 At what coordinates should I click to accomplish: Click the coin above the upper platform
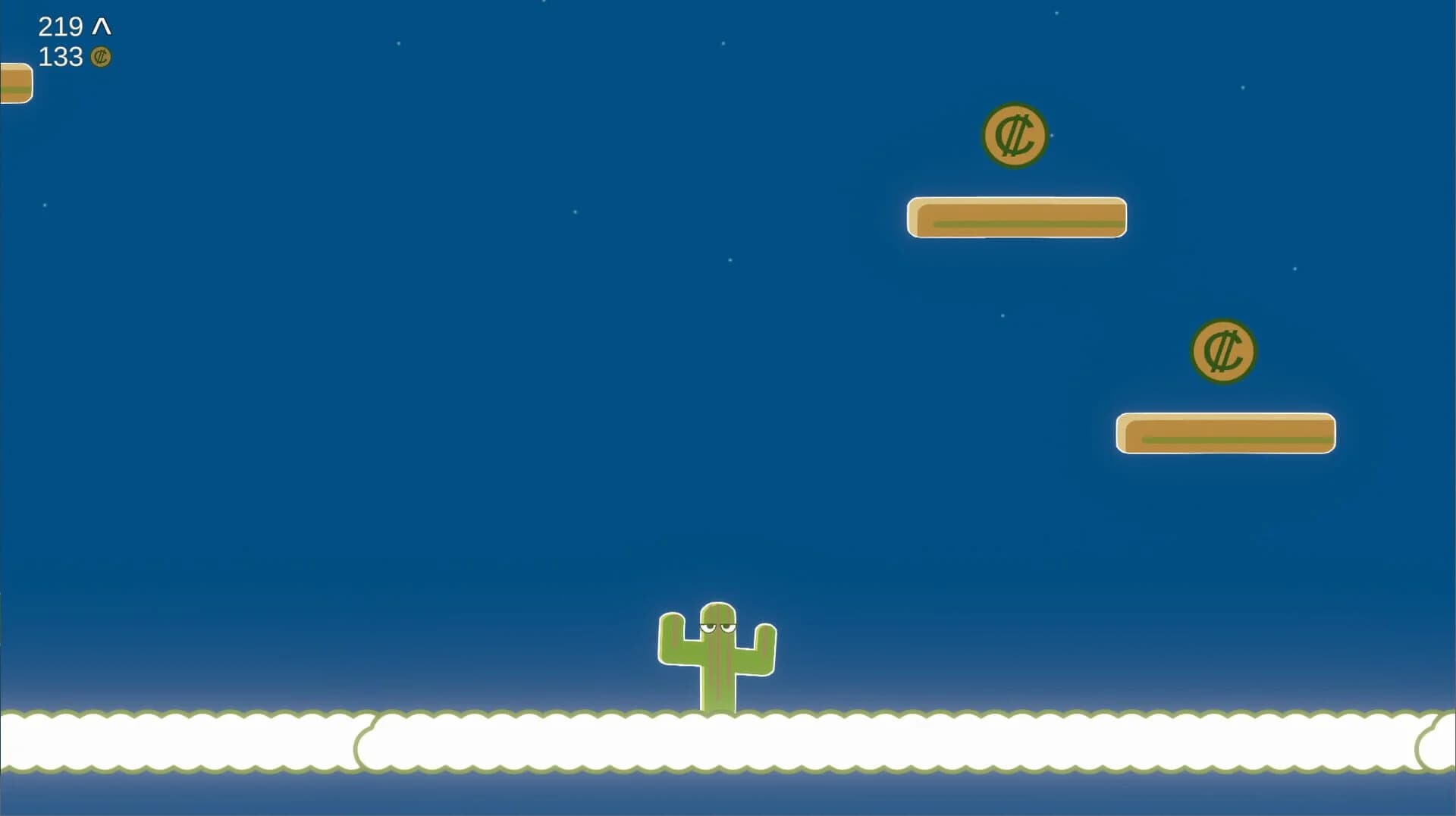coord(1015,137)
